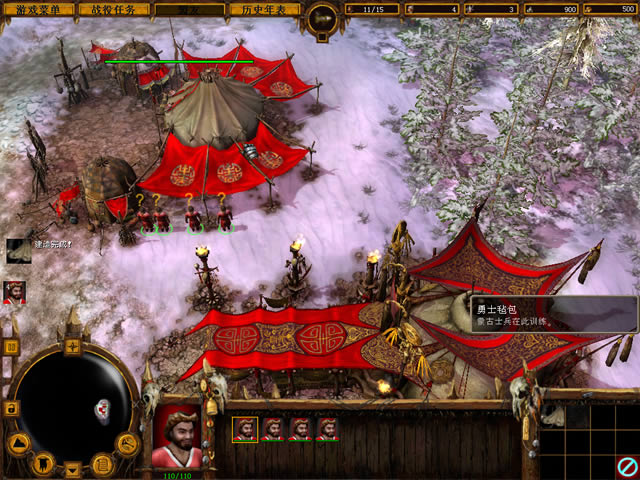The width and height of the screenshot is (640, 480).
Task: Toggle the padlock button beside minimap
Action: pyautogui.click(x=12, y=408)
